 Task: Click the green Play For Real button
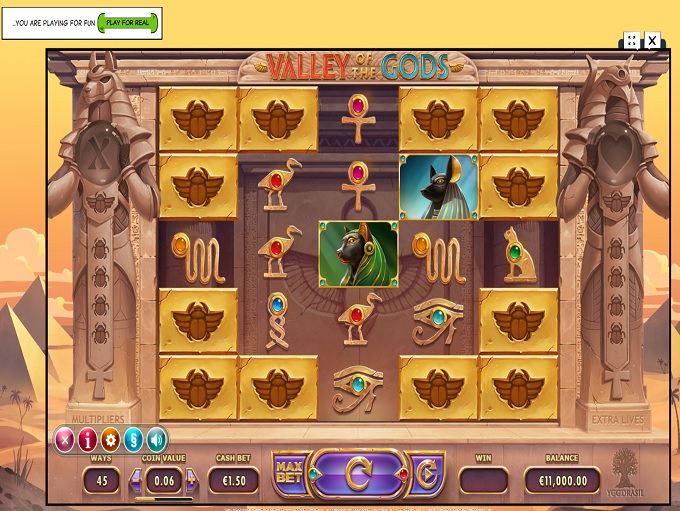(x=129, y=23)
